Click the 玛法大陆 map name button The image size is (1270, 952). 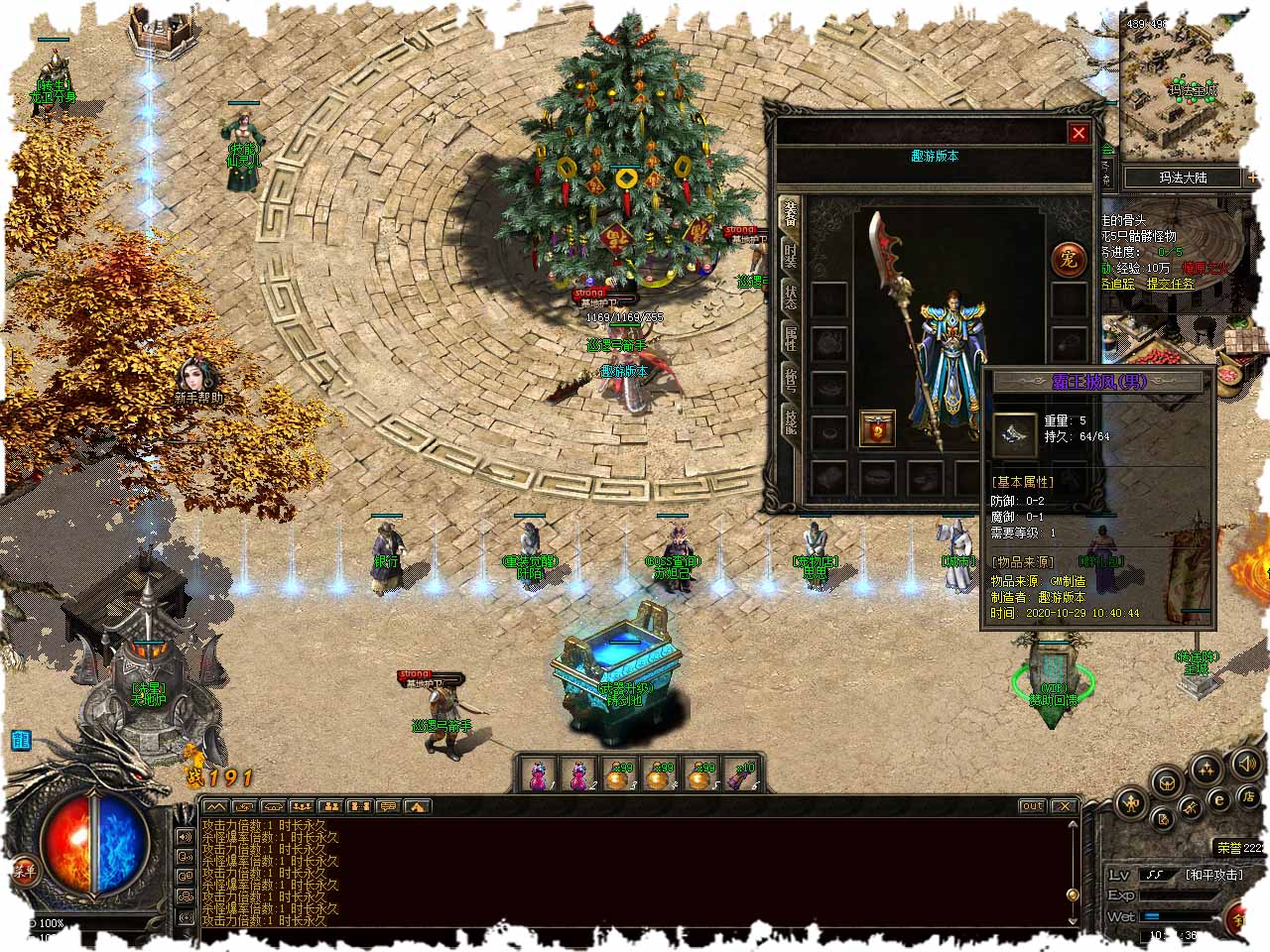click(1183, 178)
